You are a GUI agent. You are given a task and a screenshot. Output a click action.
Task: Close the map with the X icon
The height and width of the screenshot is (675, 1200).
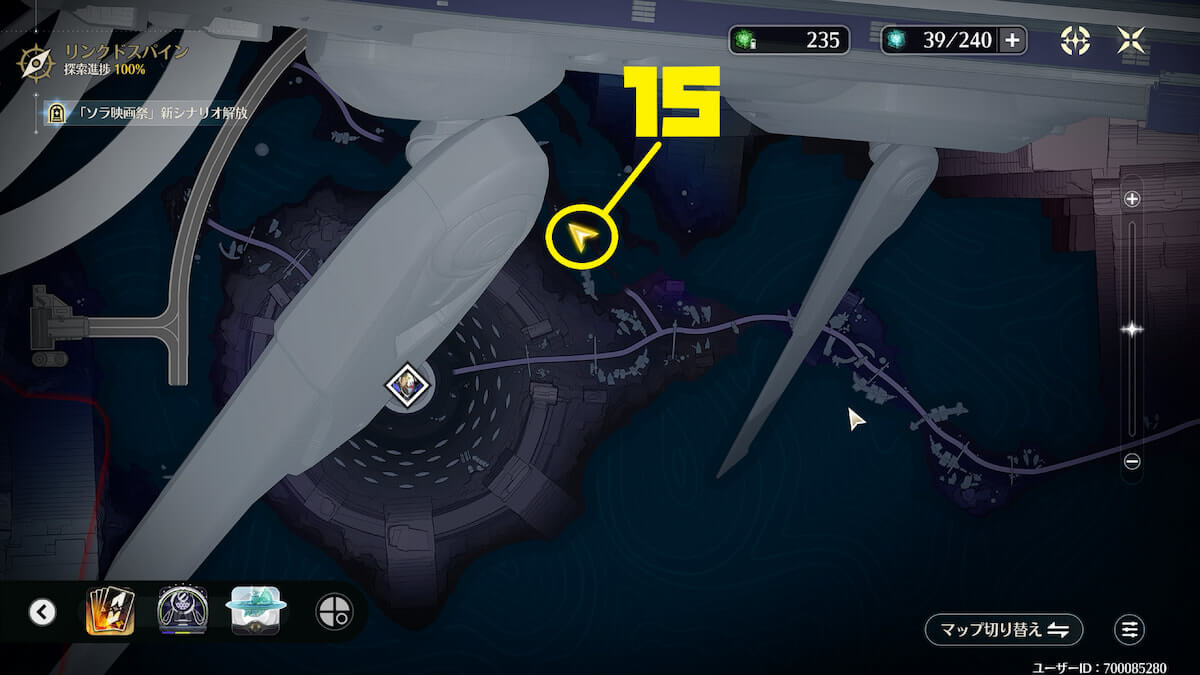coord(1130,40)
